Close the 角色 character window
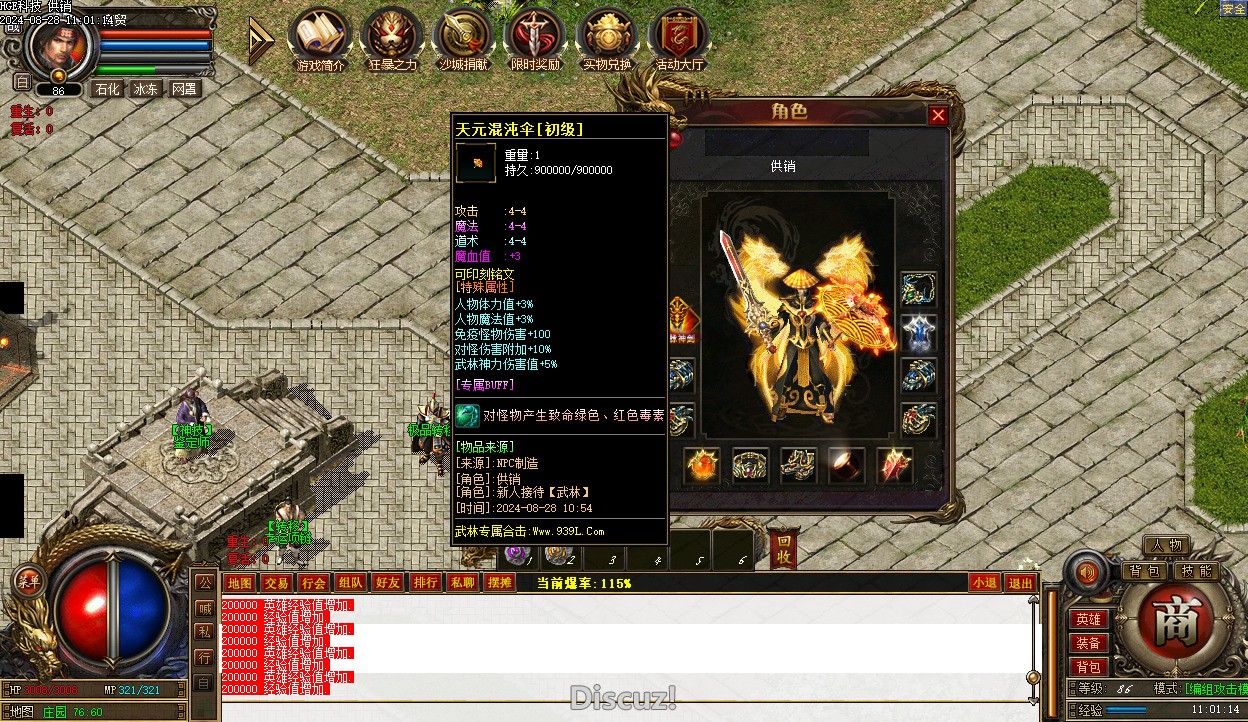The height and width of the screenshot is (722, 1248). 938,115
